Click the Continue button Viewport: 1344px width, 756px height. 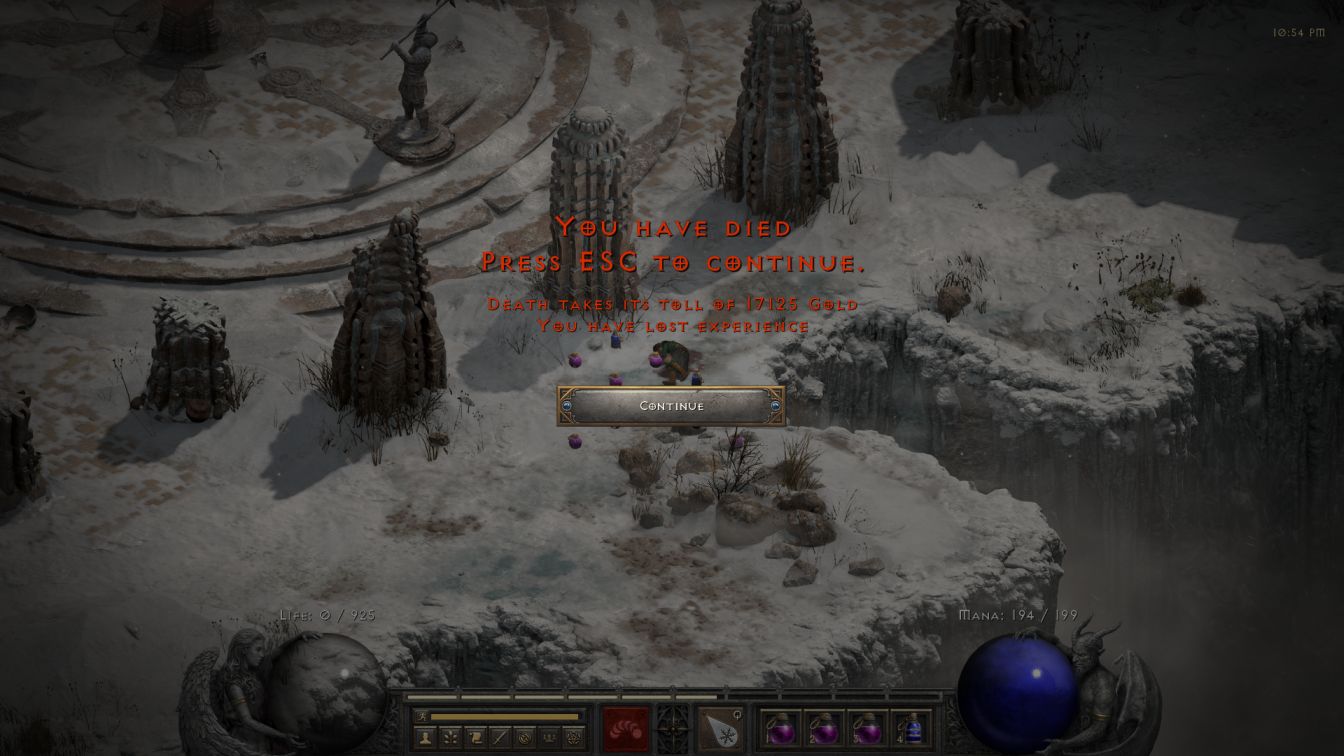[671, 406]
